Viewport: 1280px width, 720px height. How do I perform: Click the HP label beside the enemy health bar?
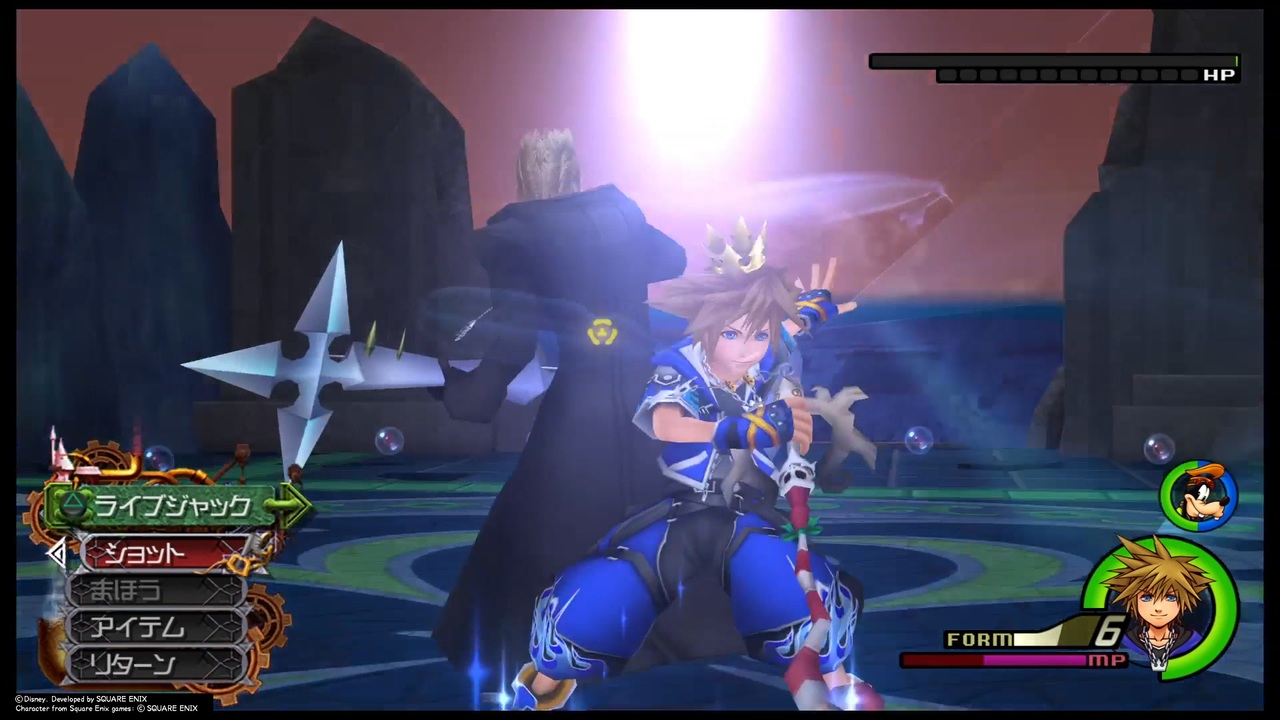(1219, 74)
